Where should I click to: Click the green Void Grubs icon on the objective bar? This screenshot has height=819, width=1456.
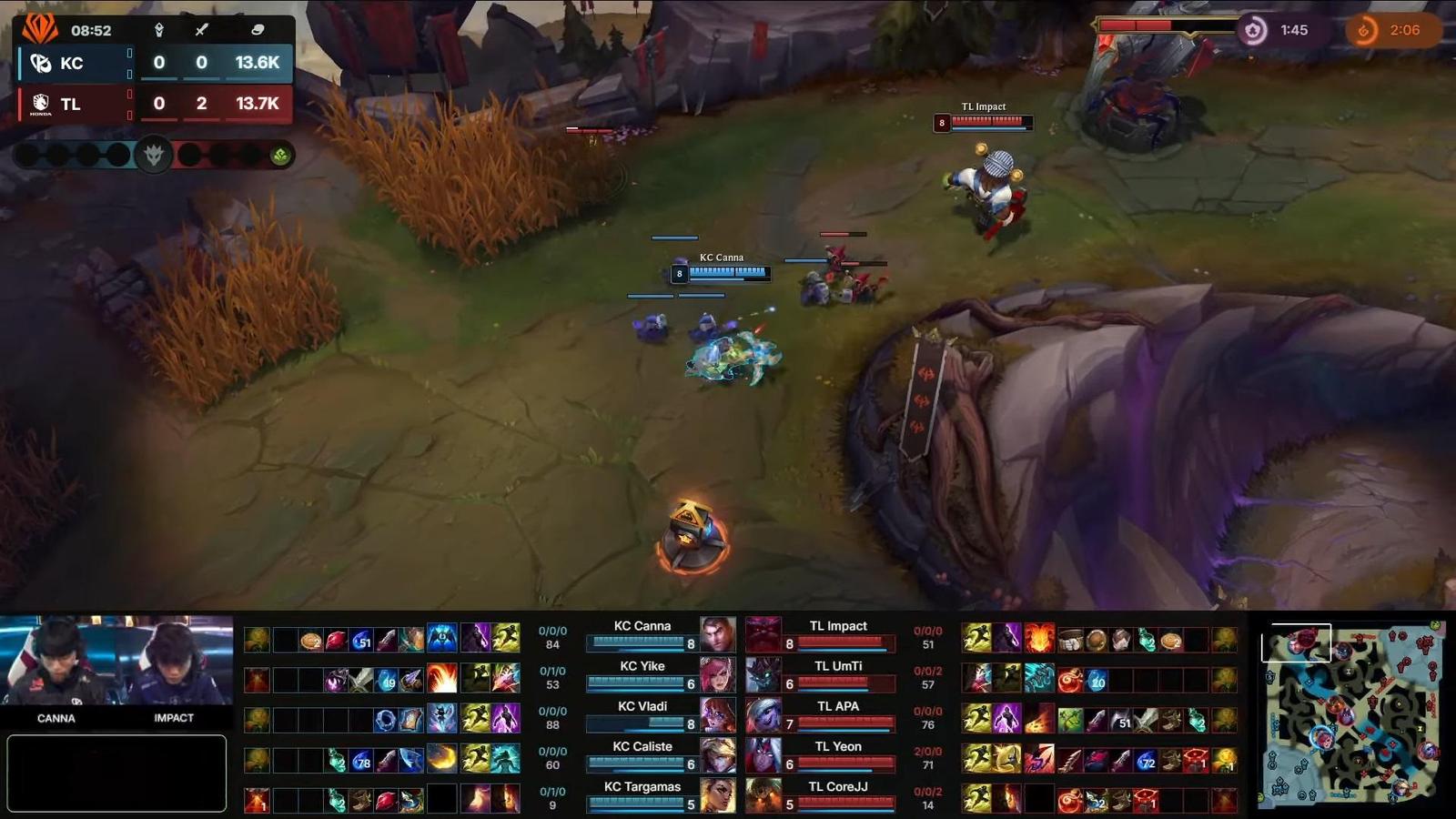tap(279, 155)
